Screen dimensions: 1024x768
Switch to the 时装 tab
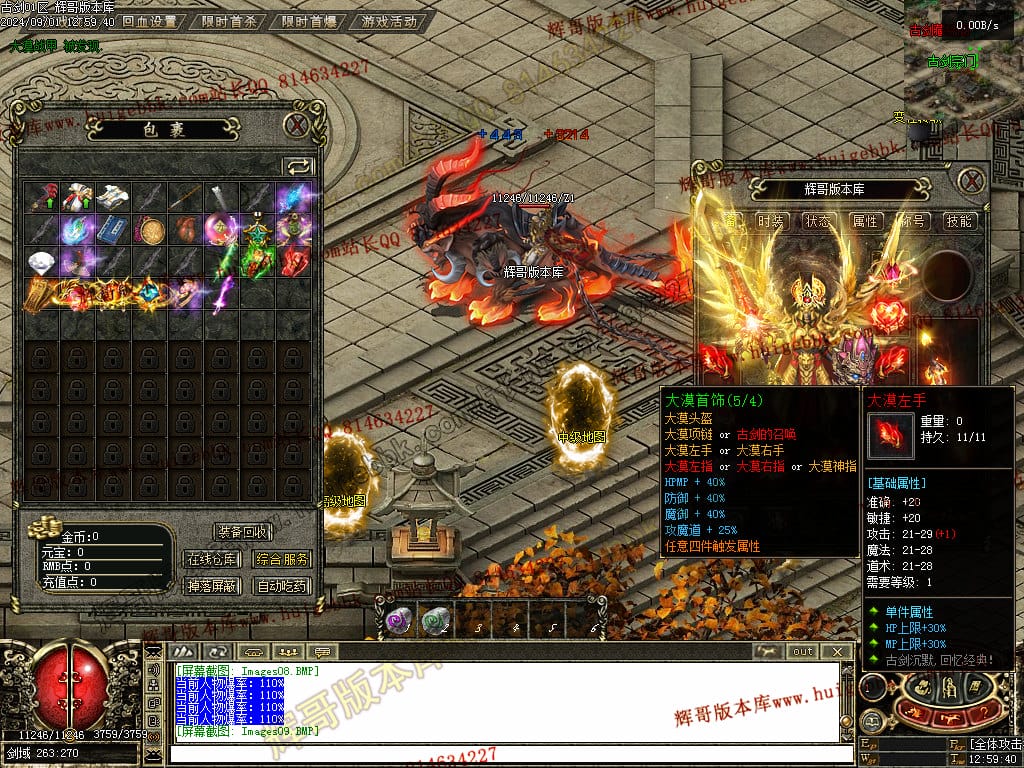[771, 221]
